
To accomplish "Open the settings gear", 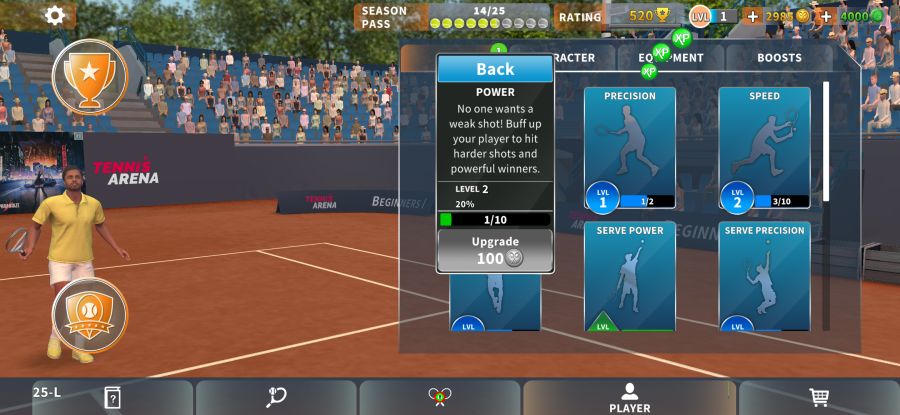I will (x=55, y=15).
